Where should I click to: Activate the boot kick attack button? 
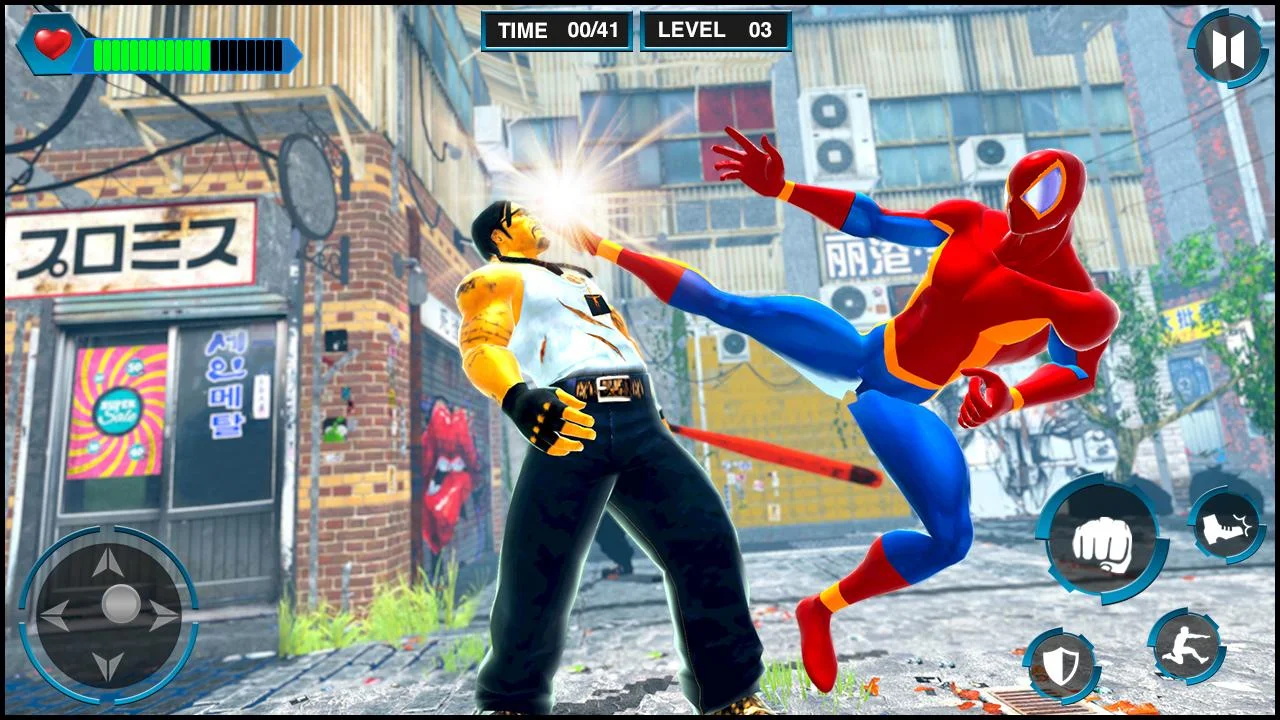click(x=1226, y=526)
